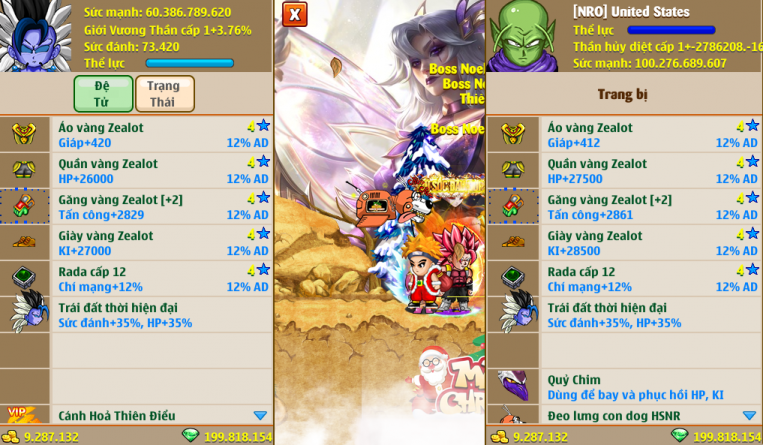Close the panel with the orange X button
Image resolution: width=763 pixels, height=445 pixels.
[294, 14]
